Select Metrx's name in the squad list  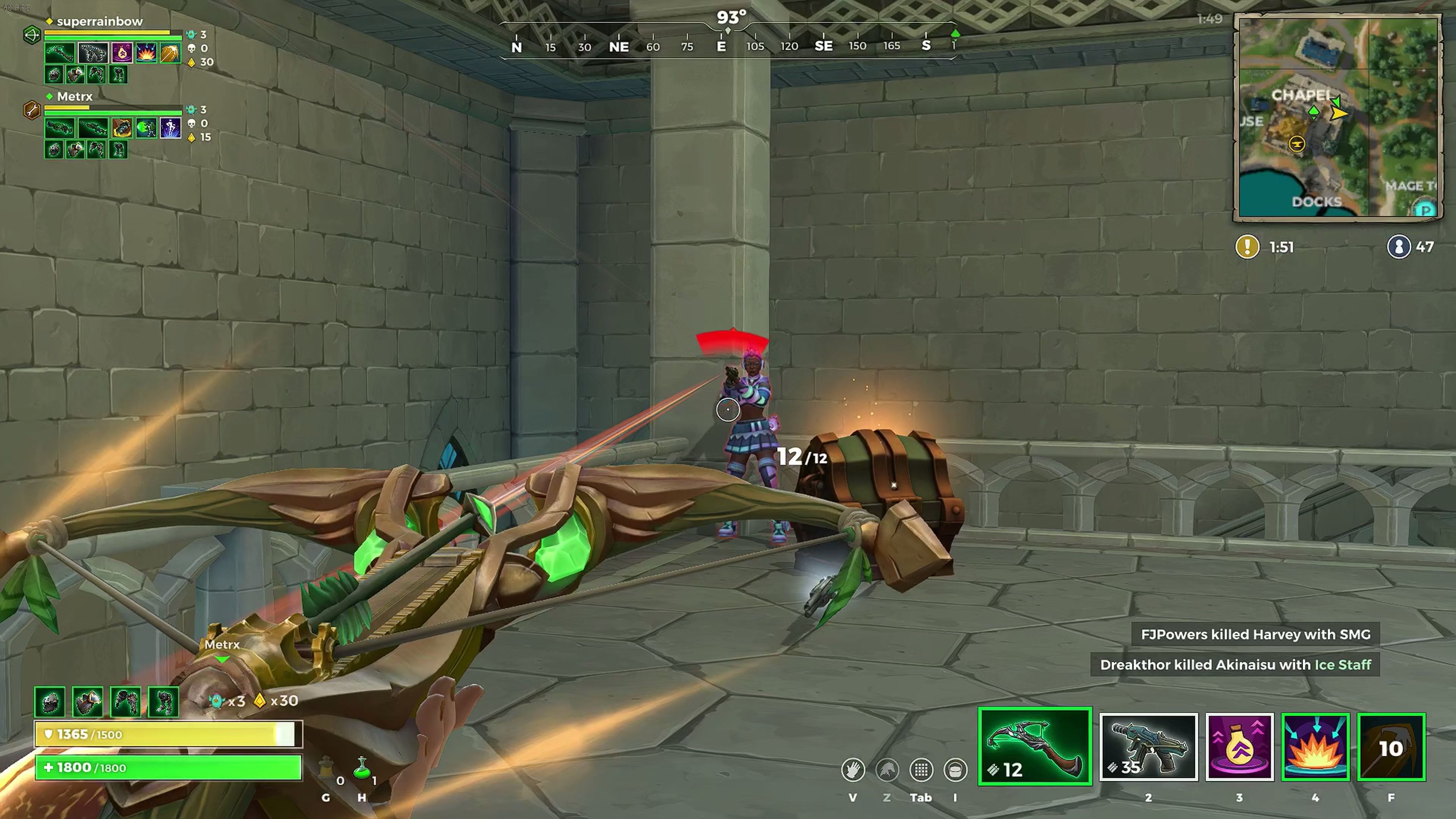(75, 97)
